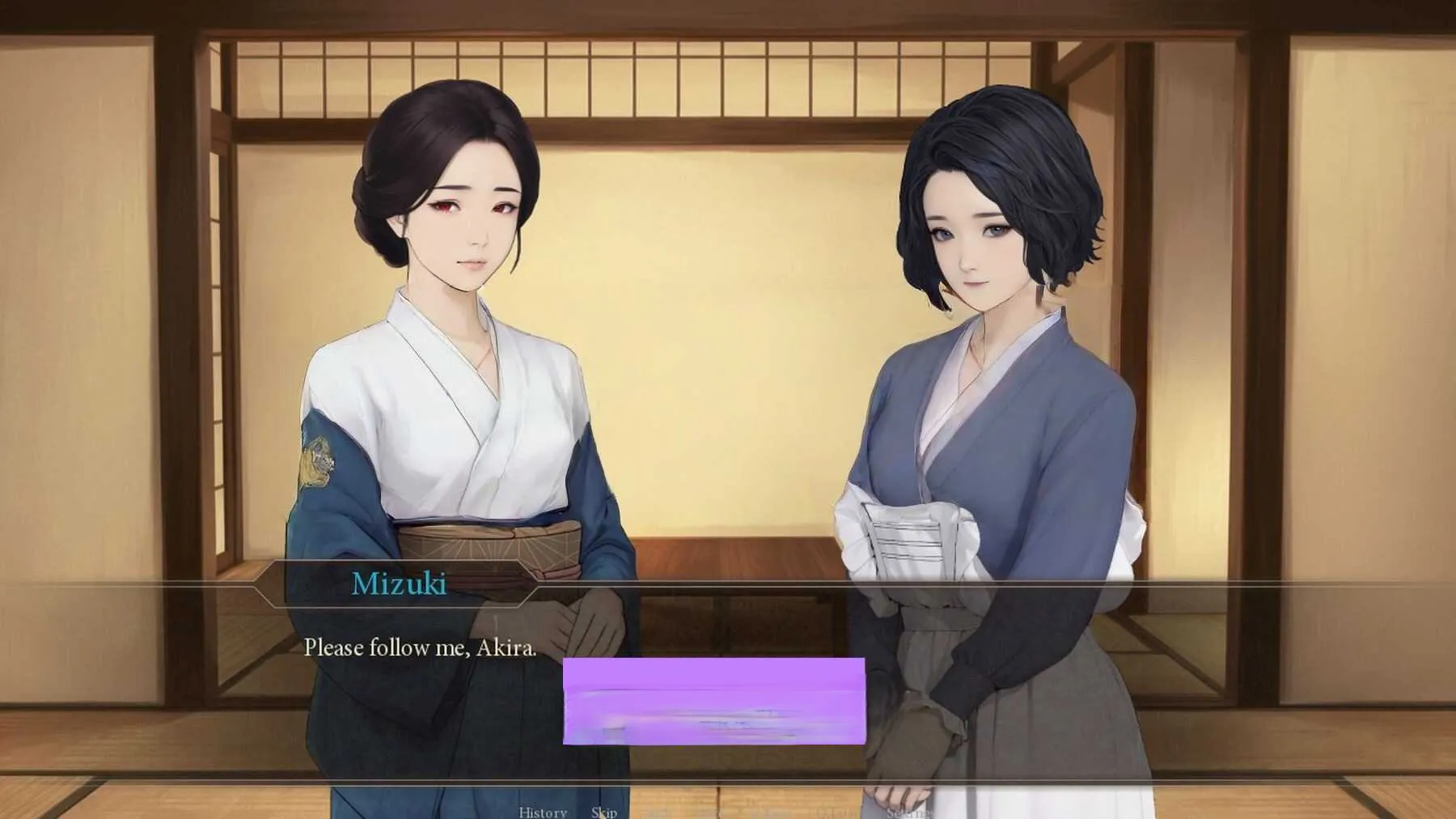Open the History log
This screenshot has width=1456, height=819.
point(542,812)
